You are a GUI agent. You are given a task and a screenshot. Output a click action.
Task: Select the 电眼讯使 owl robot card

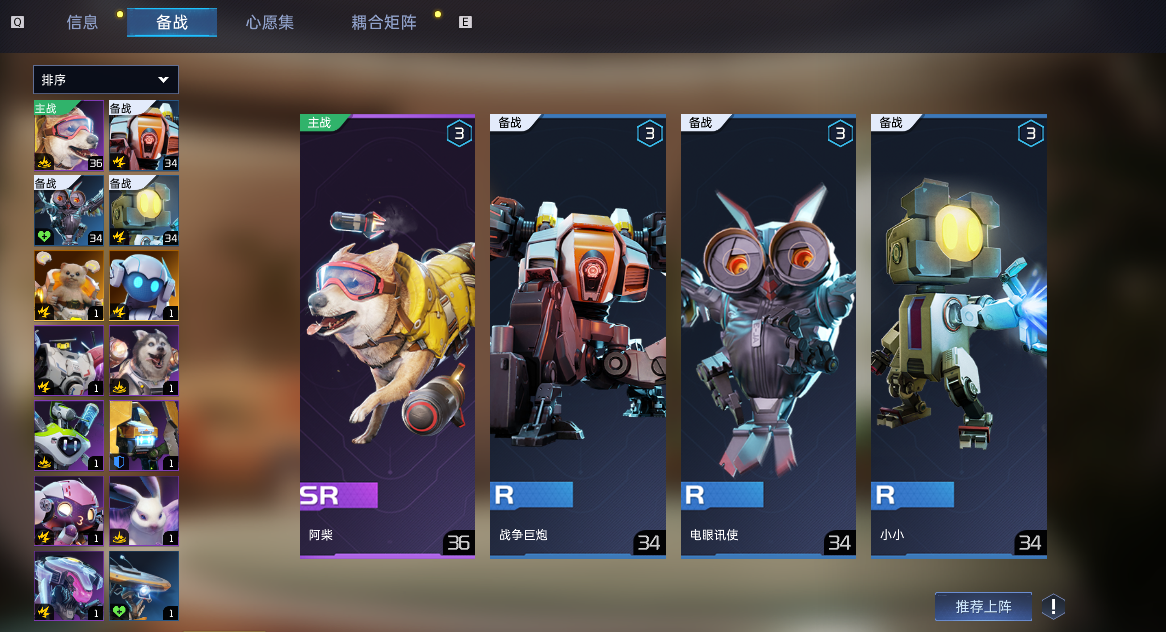coord(768,337)
